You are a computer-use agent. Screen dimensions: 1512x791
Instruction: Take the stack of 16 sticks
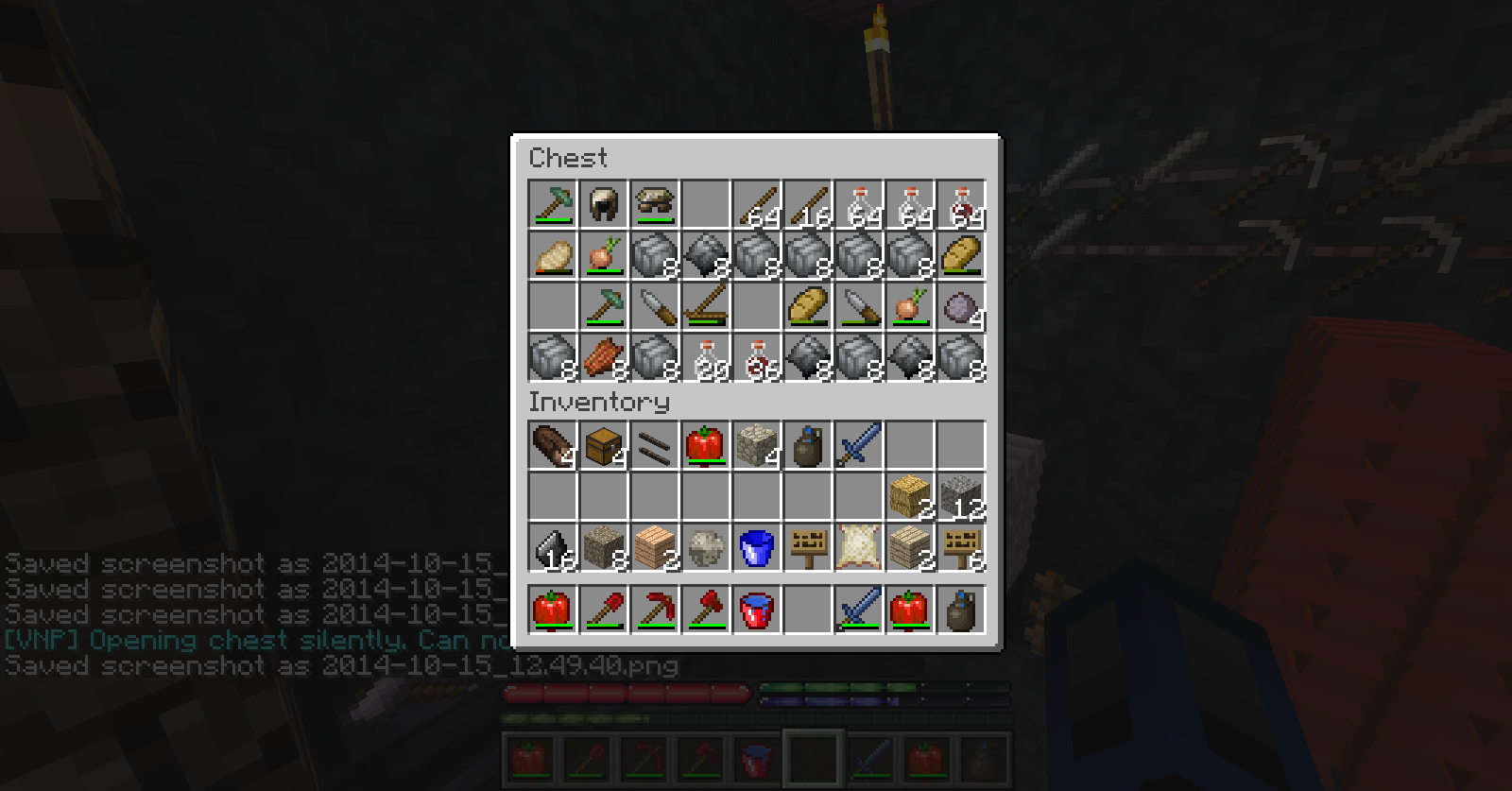pos(807,204)
